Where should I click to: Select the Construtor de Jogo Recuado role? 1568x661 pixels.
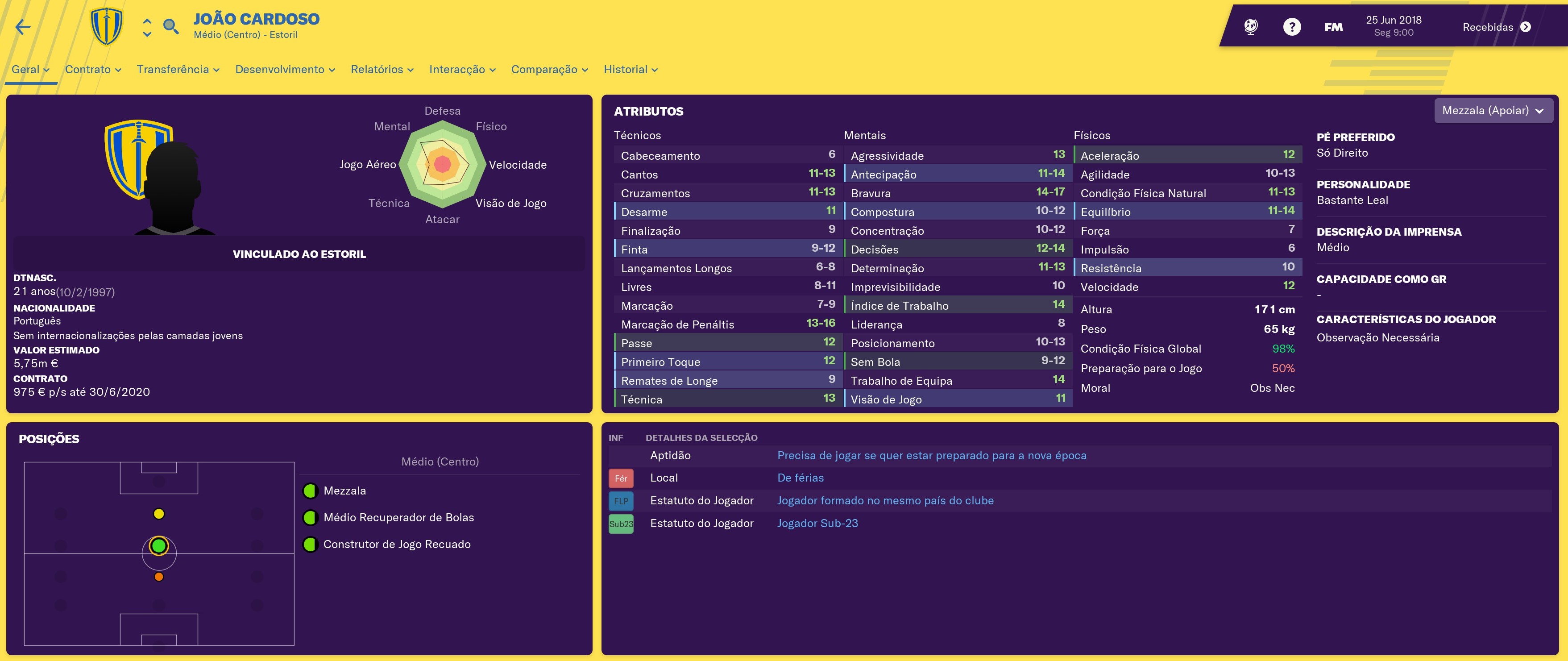396,544
